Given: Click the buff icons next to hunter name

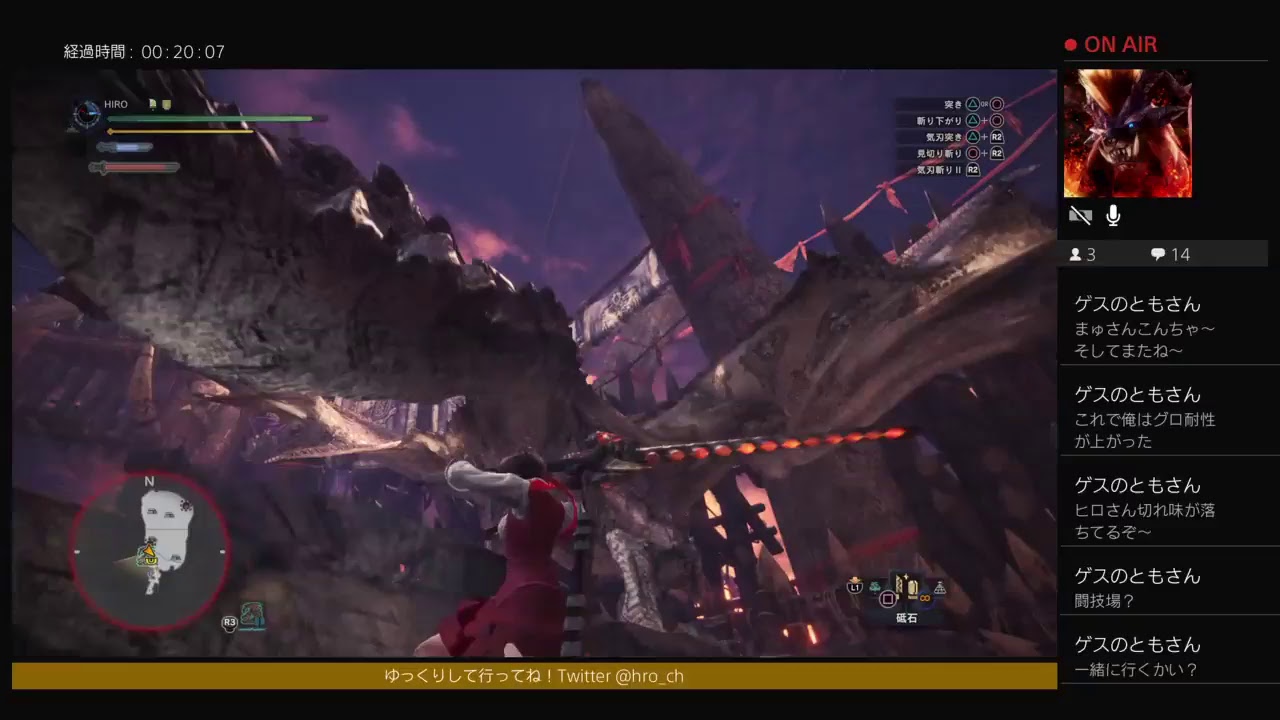Looking at the screenshot, I should pyautogui.click(x=160, y=104).
